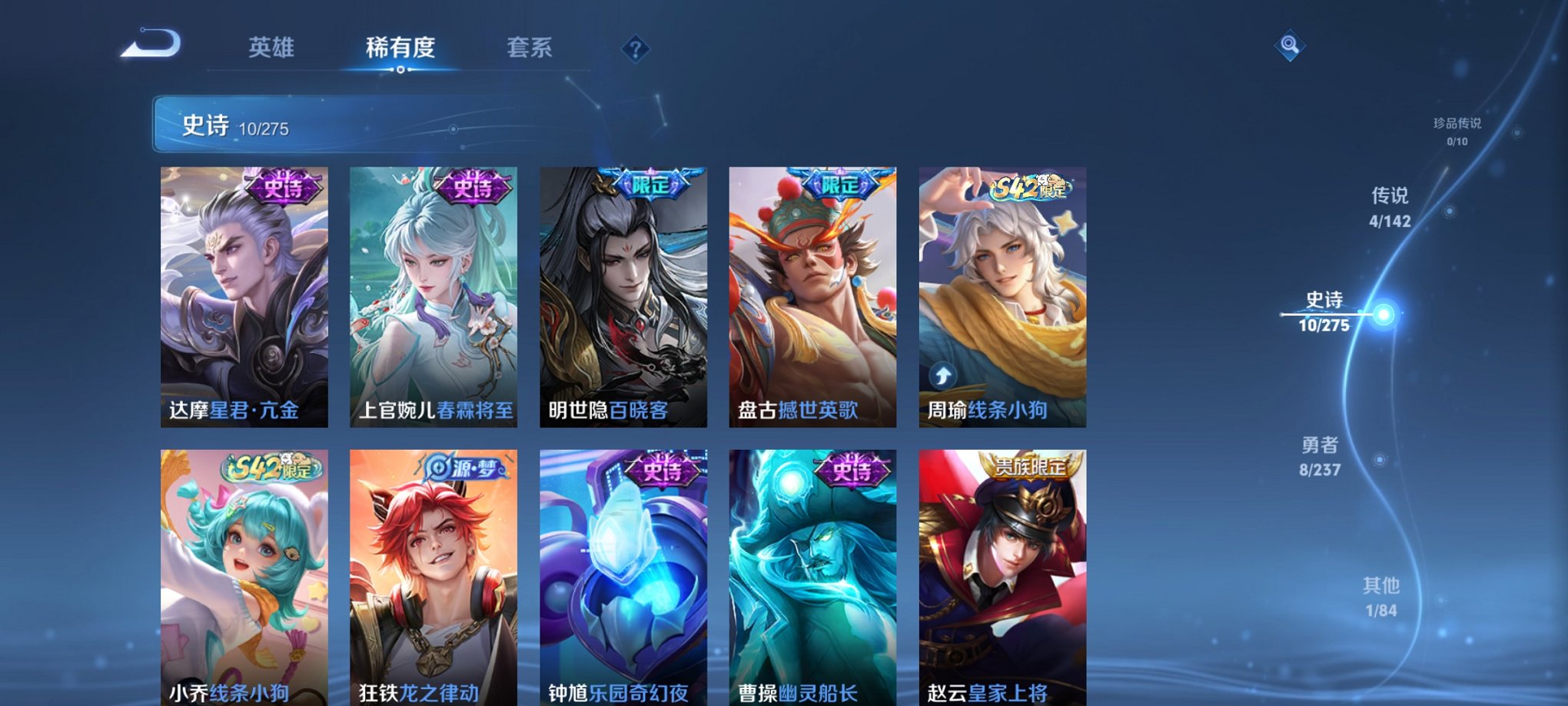Open the search magnifier in top right
Screen dimensions: 1568x706
(1291, 46)
